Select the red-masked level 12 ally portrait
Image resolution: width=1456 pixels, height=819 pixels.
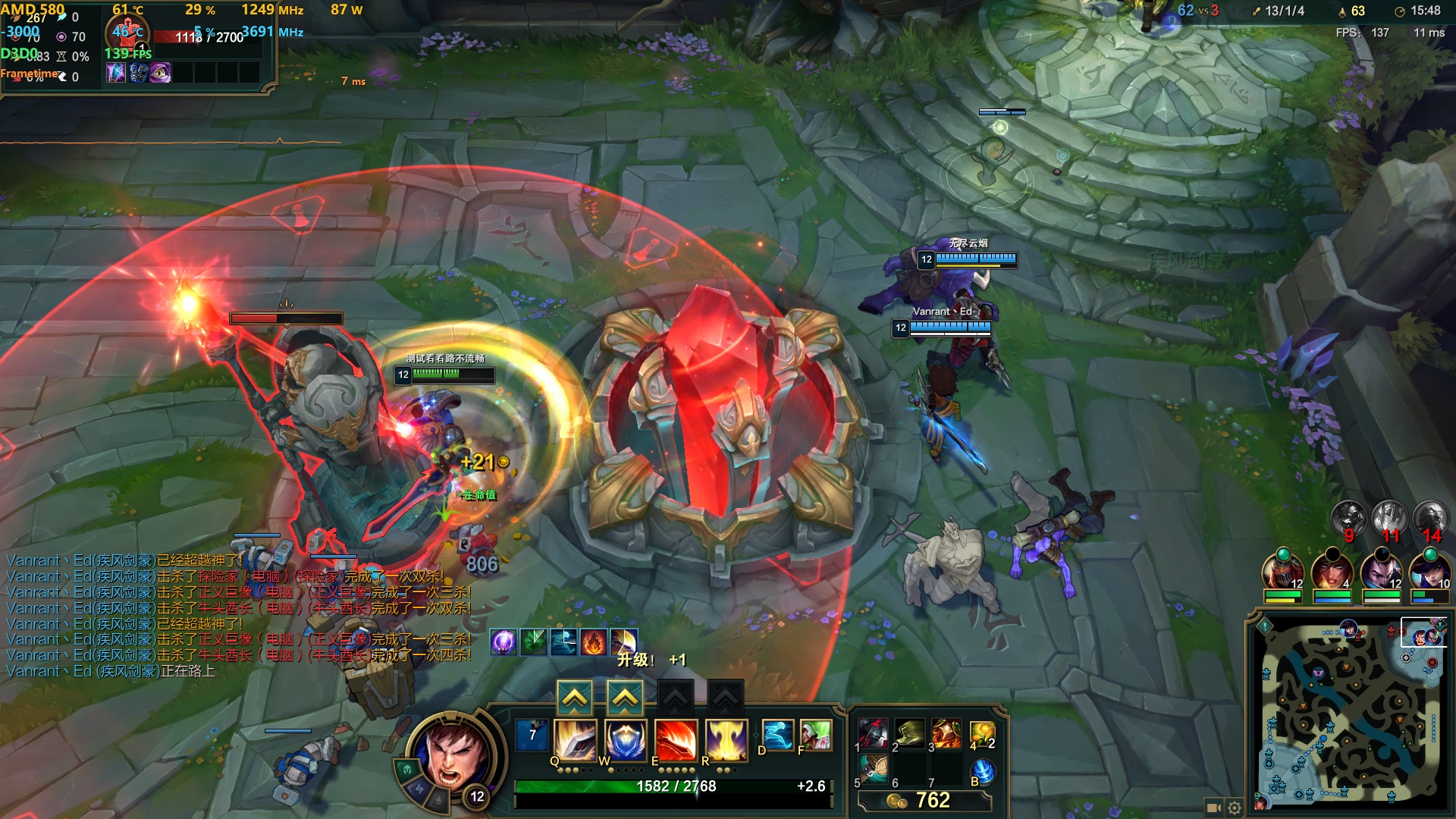tap(1282, 572)
